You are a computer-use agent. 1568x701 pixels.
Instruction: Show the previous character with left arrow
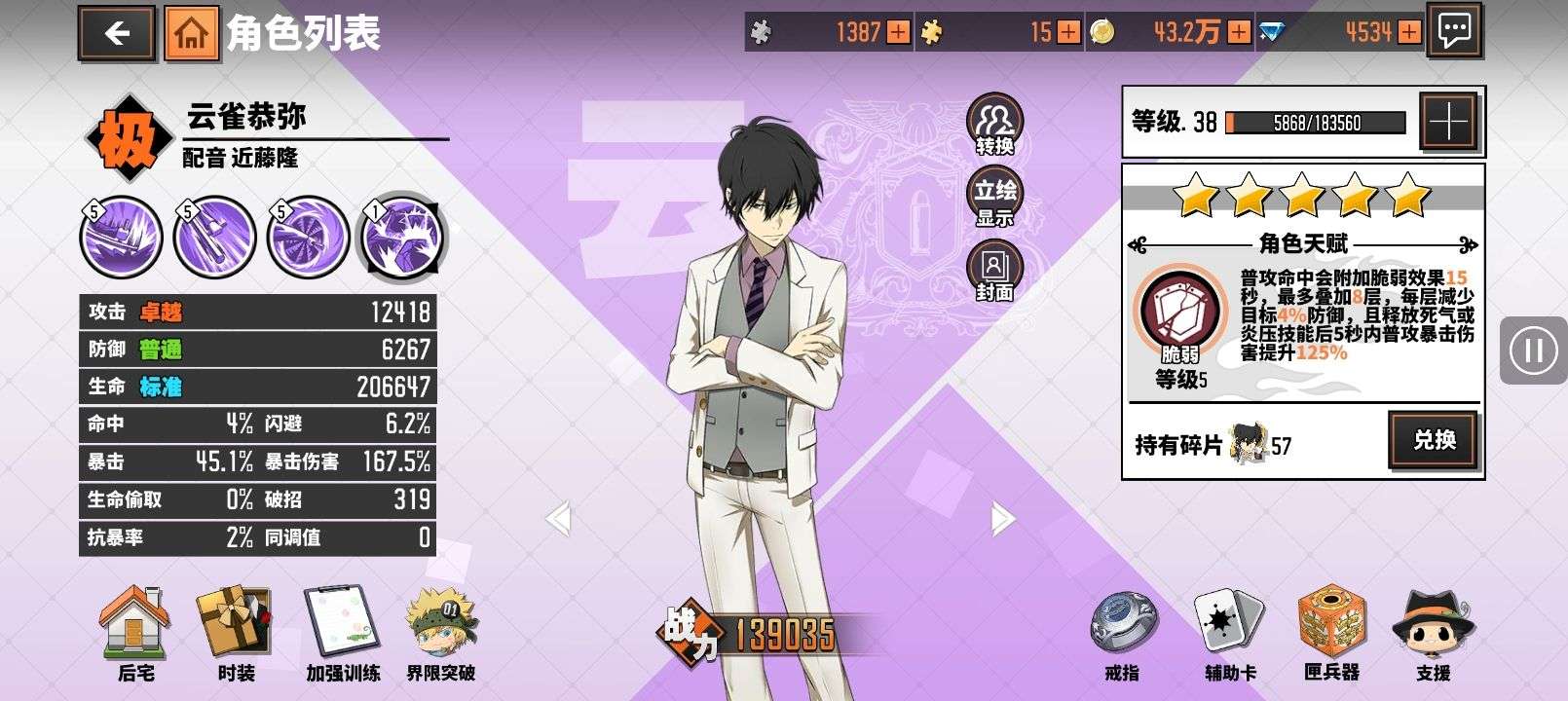coord(558,518)
